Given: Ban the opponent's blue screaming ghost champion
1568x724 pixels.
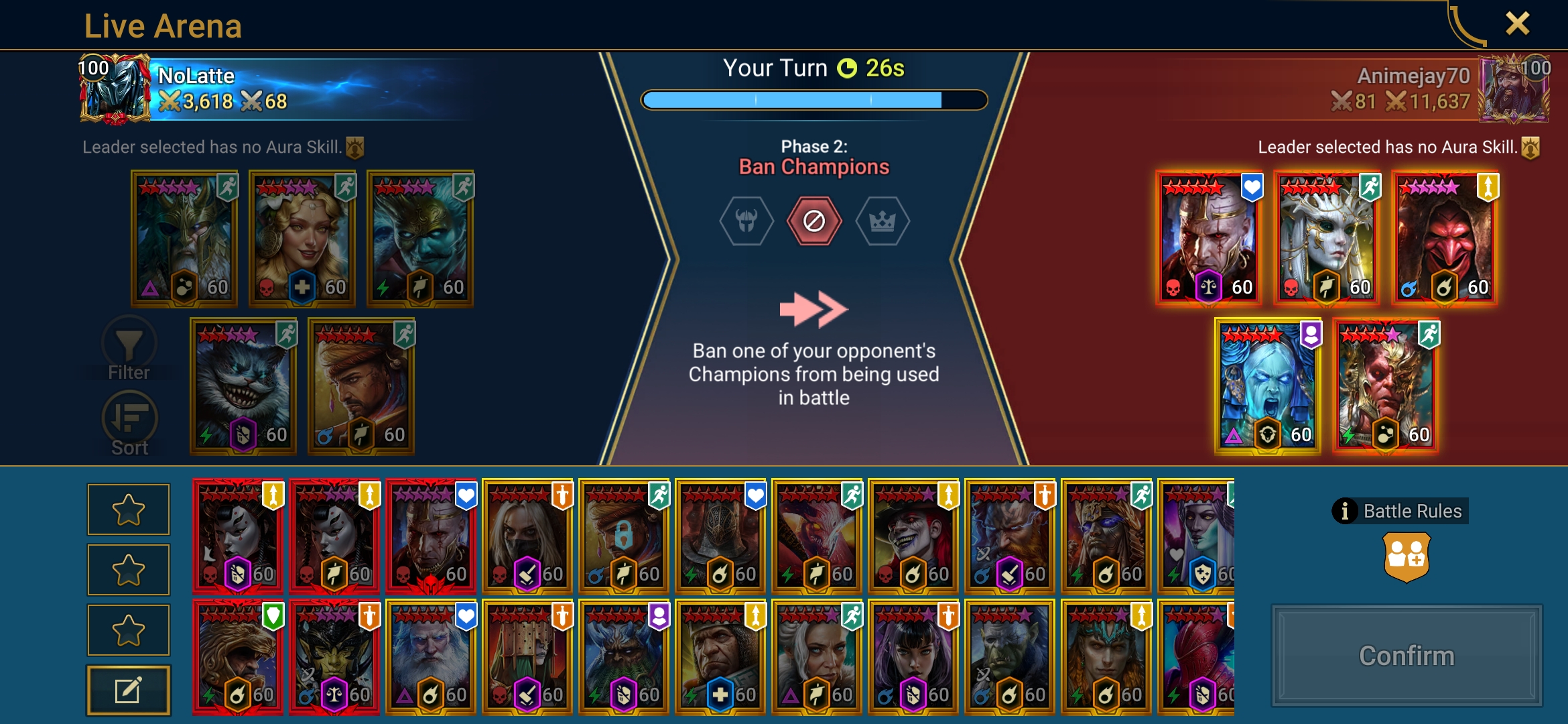Looking at the screenshot, I should tap(1268, 386).
